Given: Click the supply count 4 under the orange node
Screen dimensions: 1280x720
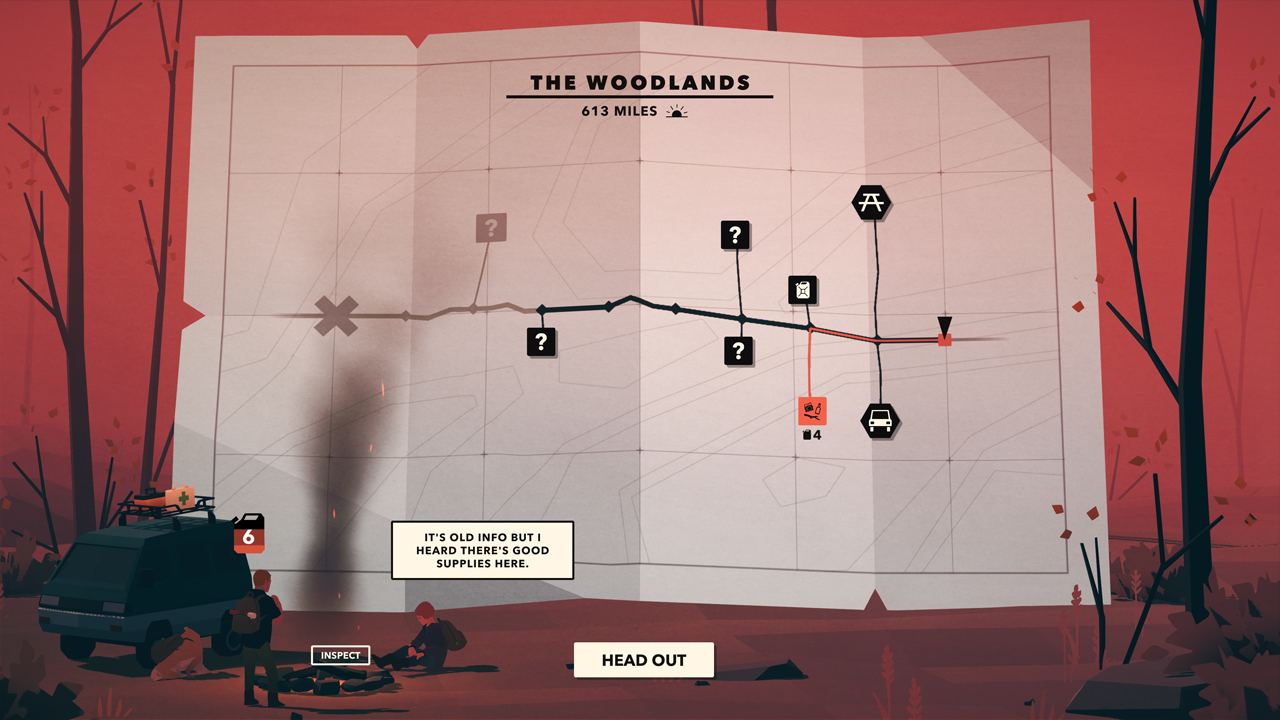Looking at the screenshot, I should click(813, 434).
